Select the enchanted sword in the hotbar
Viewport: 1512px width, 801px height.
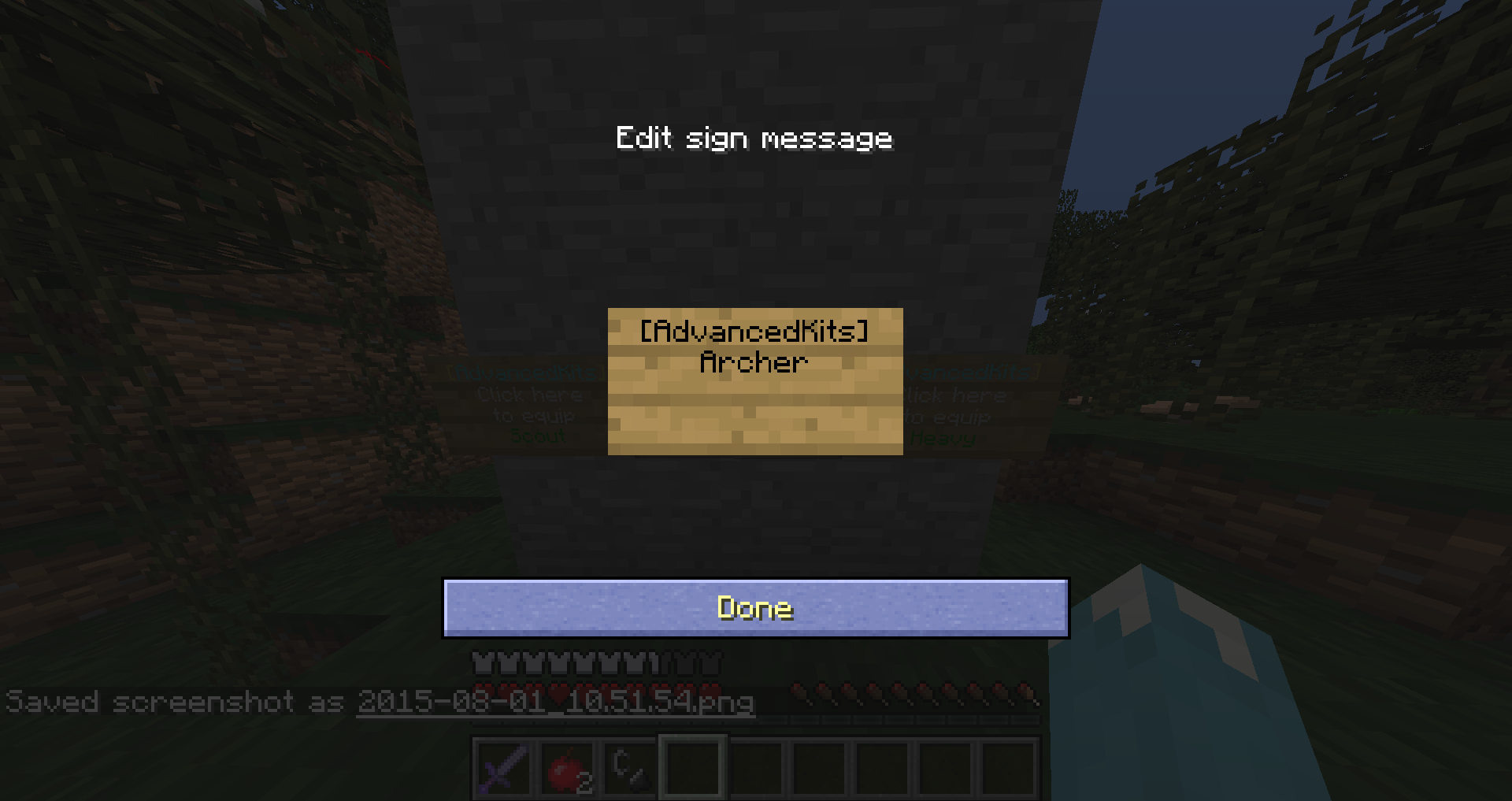(504, 768)
